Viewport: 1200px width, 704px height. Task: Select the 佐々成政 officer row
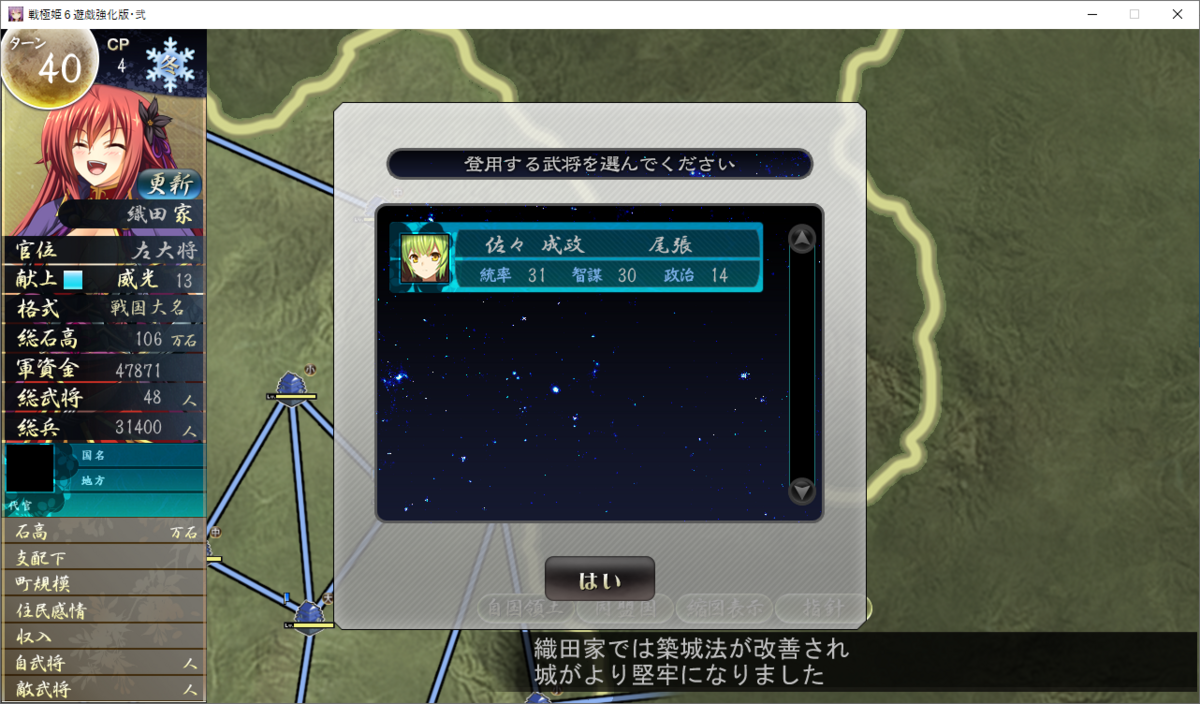point(577,258)
